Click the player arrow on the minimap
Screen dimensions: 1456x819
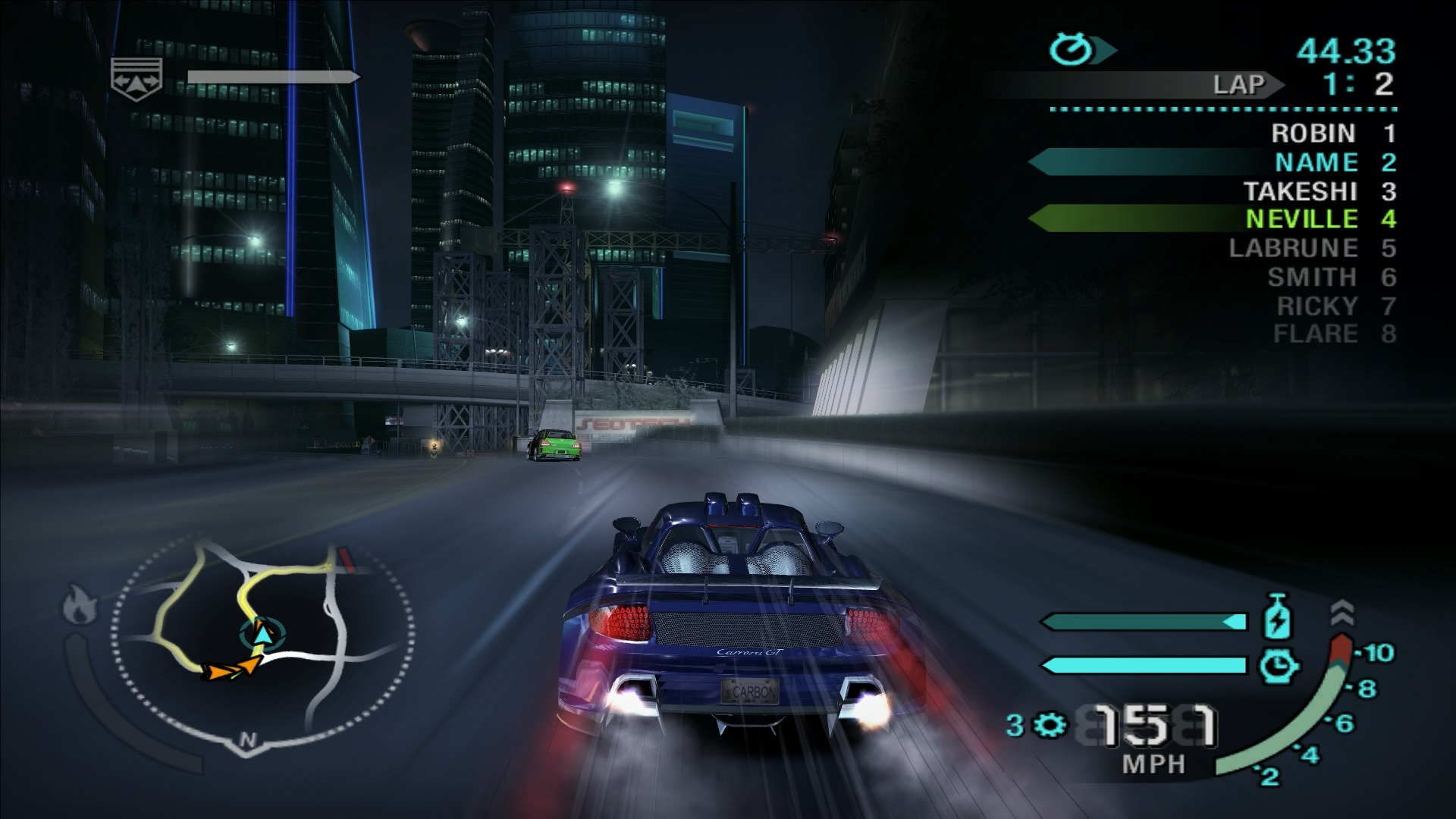[x=262, y=634]
